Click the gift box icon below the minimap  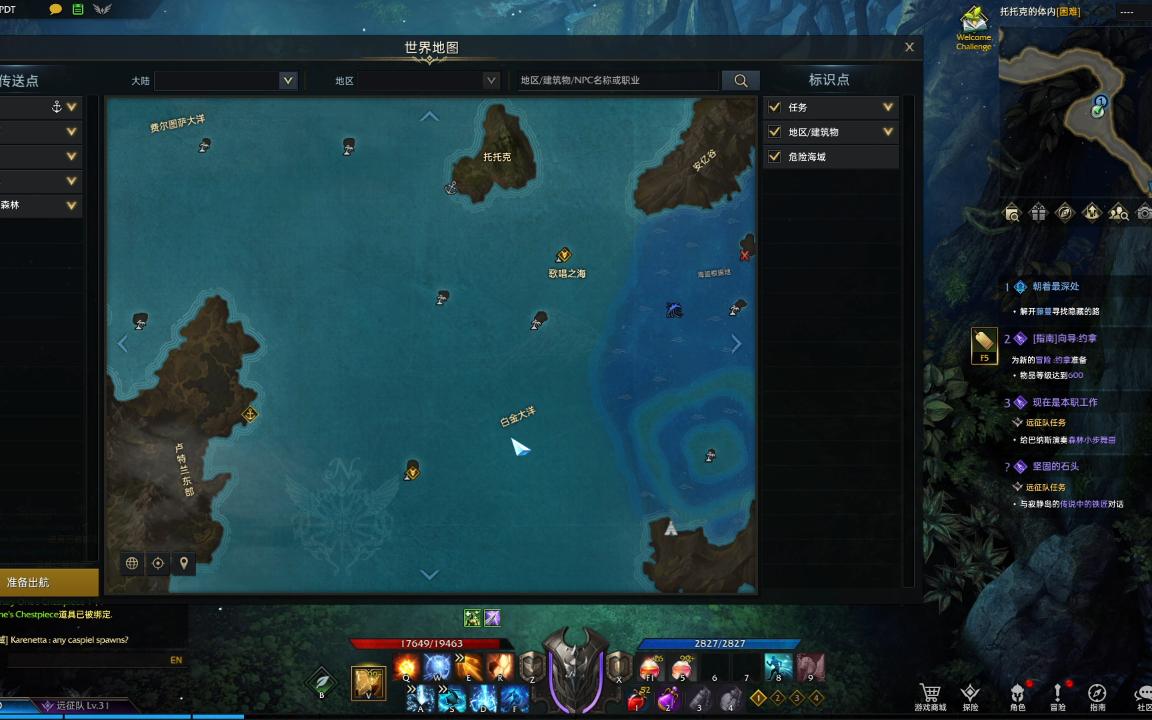pos(1039,212)
